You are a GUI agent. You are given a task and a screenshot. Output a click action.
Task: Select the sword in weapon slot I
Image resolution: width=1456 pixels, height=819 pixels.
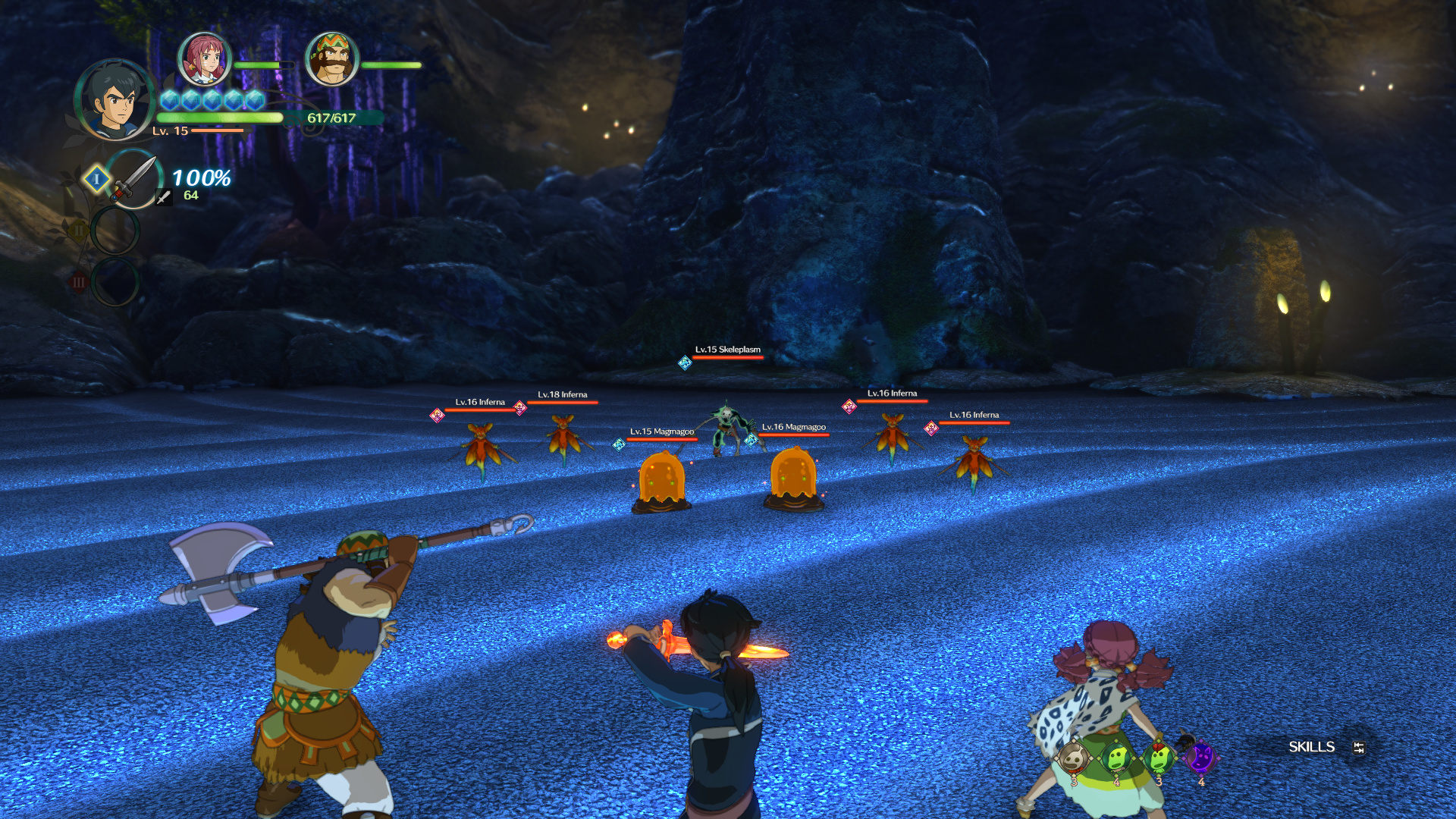coord(135,179)
